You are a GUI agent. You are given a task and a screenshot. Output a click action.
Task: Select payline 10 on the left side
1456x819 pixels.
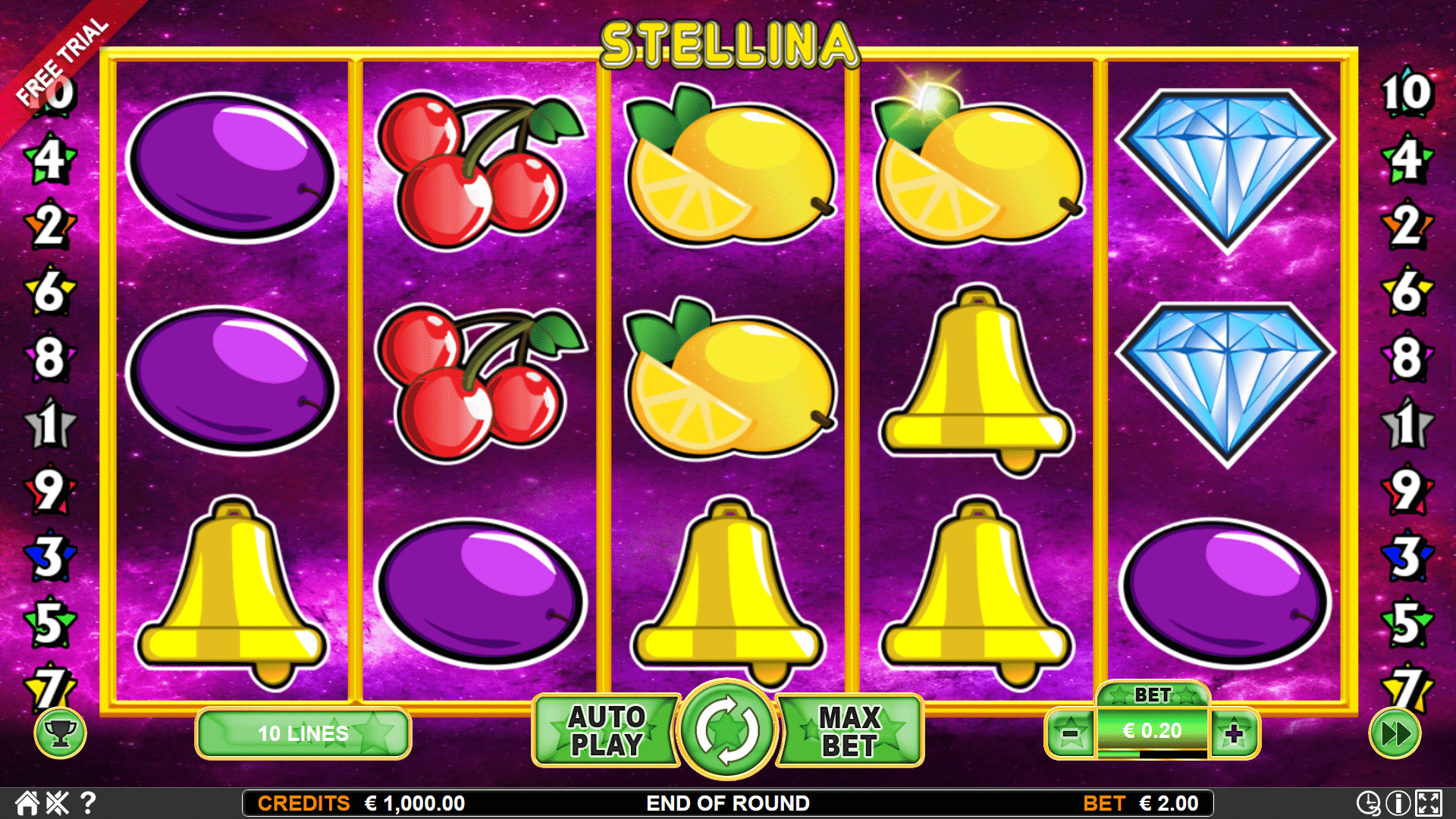(52, 97)
